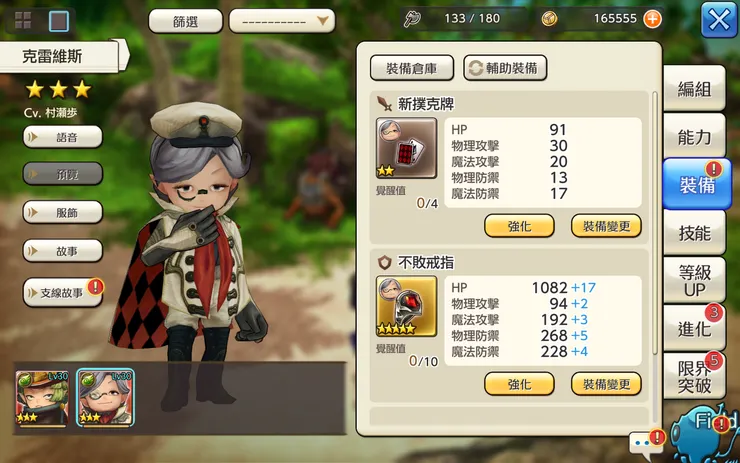The height and width of the screenshot is (463, 740).
Task: Close the character screen with the X button
Action: tap(719, 19)
